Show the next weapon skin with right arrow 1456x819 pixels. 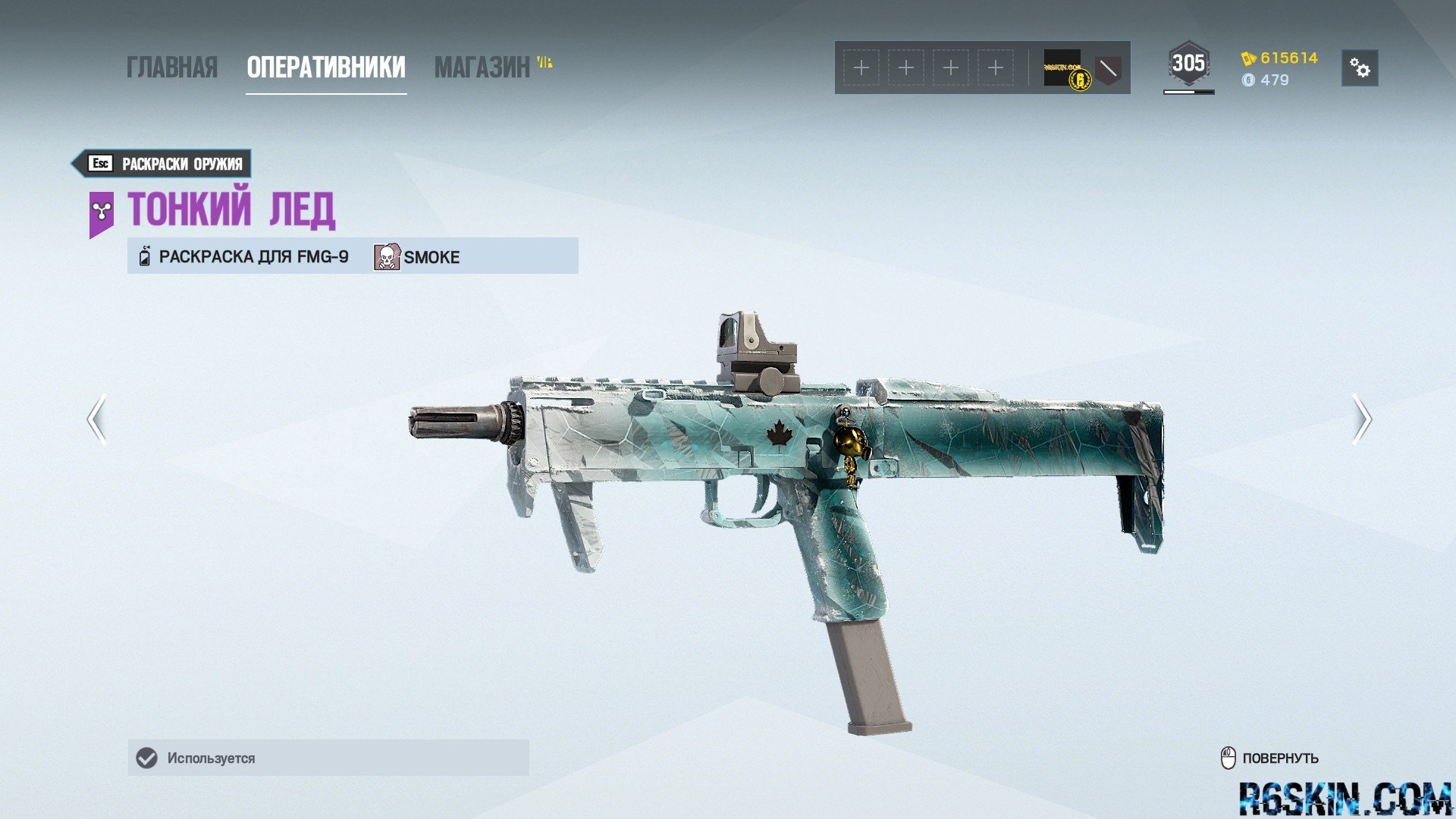point(1361,419)
